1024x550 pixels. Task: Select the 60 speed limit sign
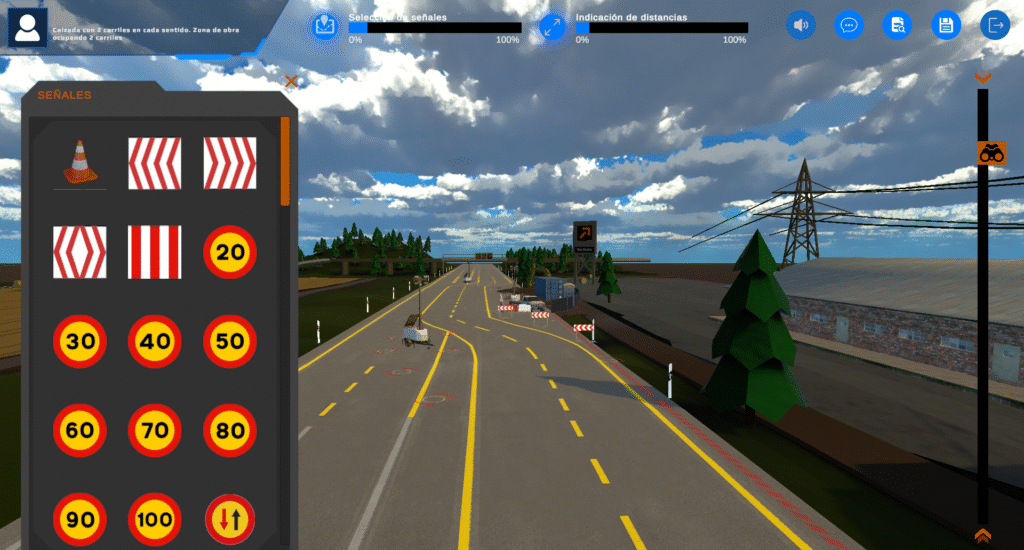(x=80, y=431)
